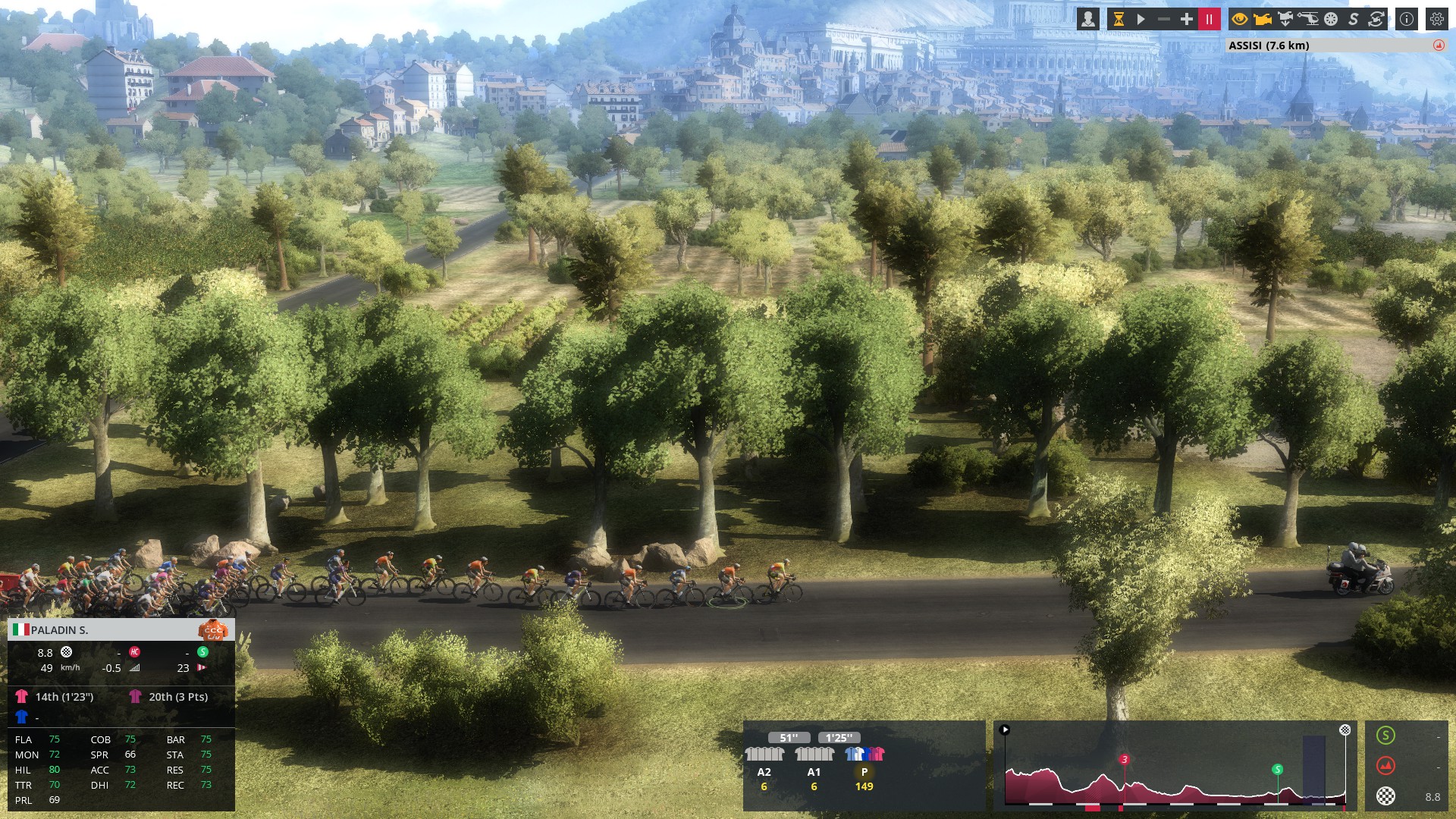Image resolution: width=1456 pixels, height=819 pixels.
Task: Click the green sprint marker on stage profile
Action: pos(1277,770)
